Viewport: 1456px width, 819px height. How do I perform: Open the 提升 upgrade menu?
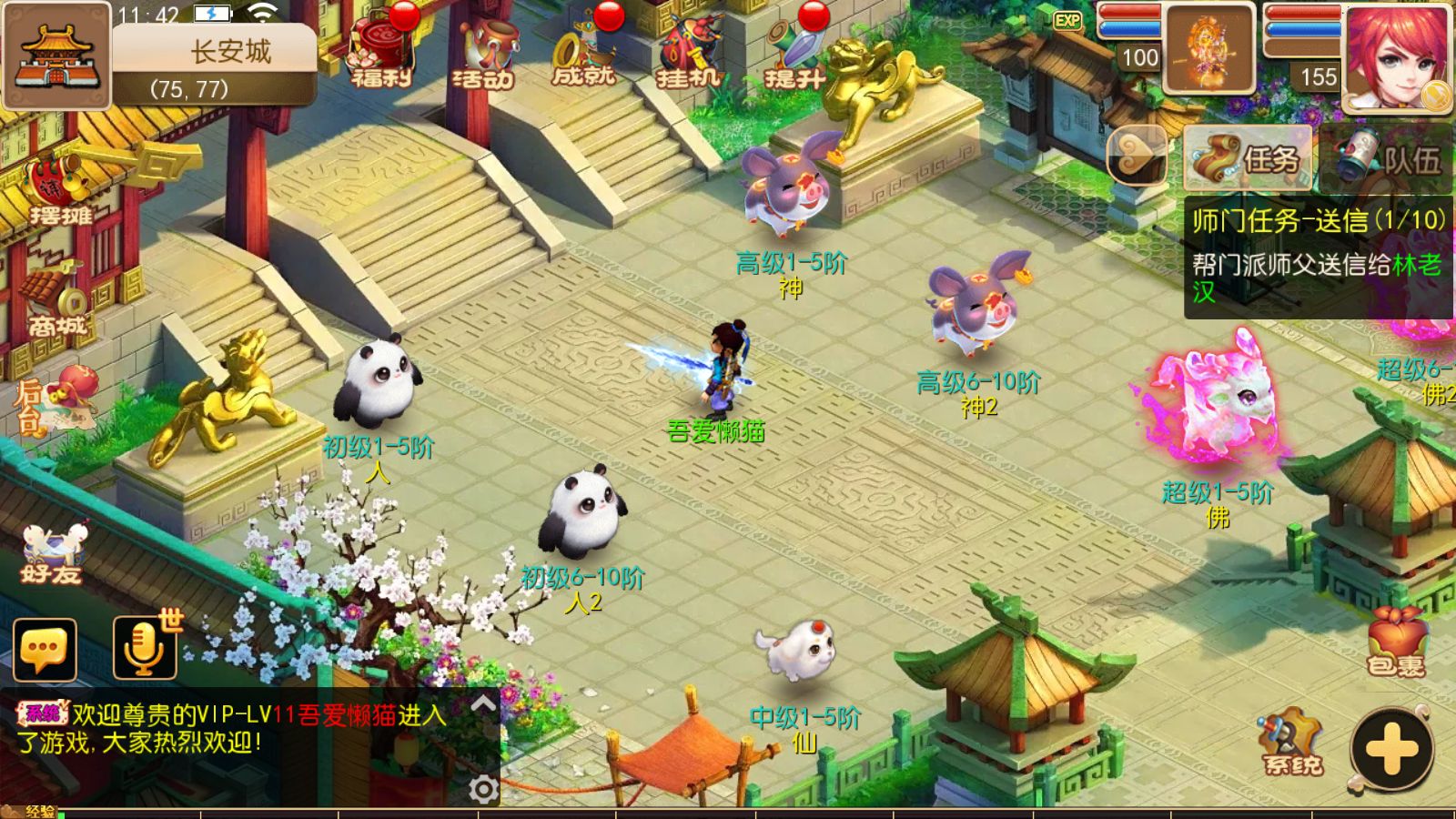pos(793,55)
